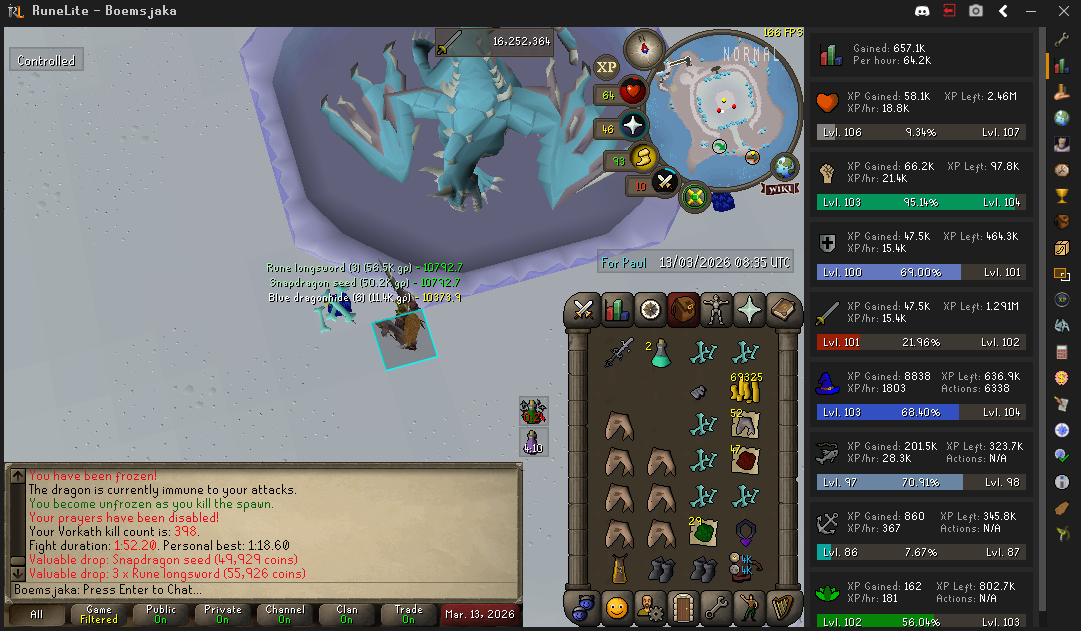Open the Logout door tab
The image size is (1081, 631).
click(x=683, y=606)
